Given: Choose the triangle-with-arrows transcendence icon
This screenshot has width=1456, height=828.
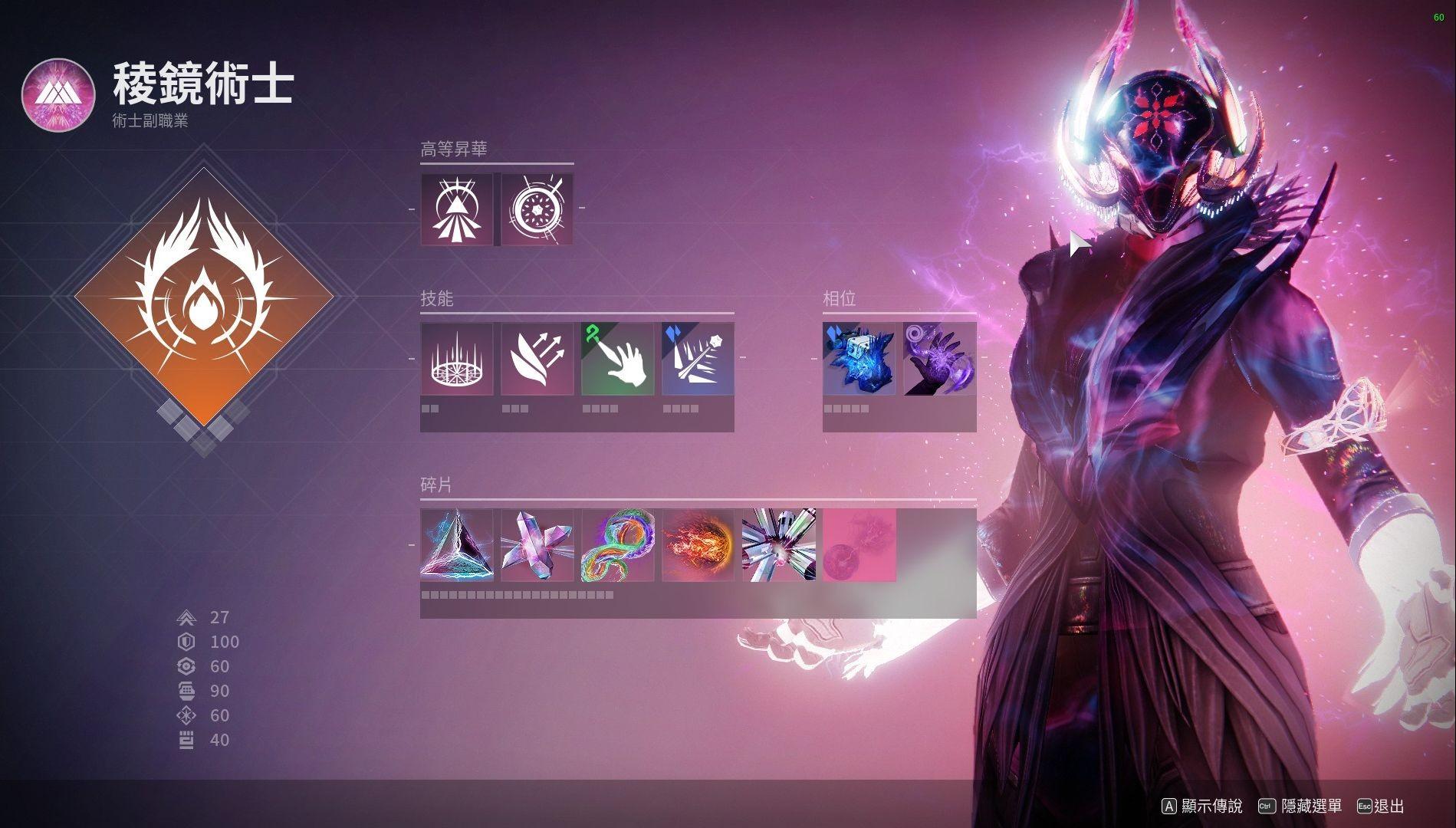Looking at the screenshot, I should (x=457, y=209).
